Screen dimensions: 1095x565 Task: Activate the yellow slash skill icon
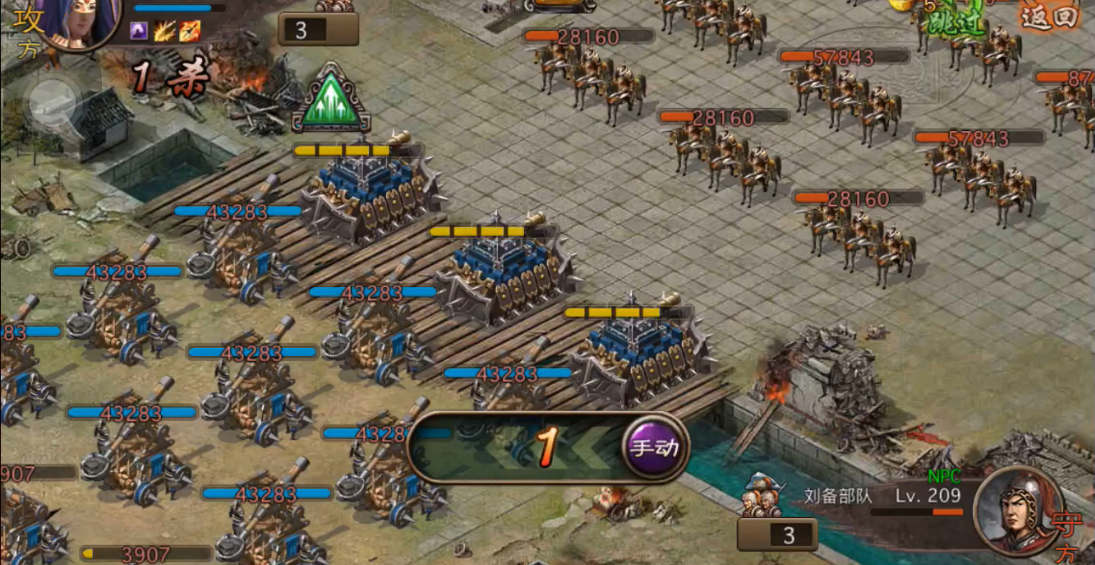click(x=164, y=31)
